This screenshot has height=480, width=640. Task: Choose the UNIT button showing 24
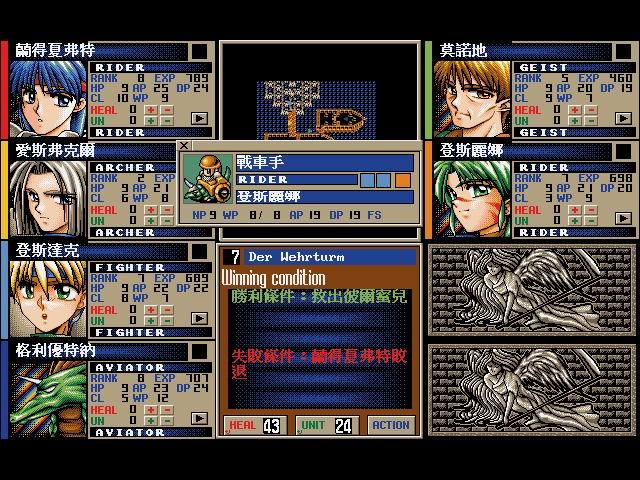tap(327, 425)
